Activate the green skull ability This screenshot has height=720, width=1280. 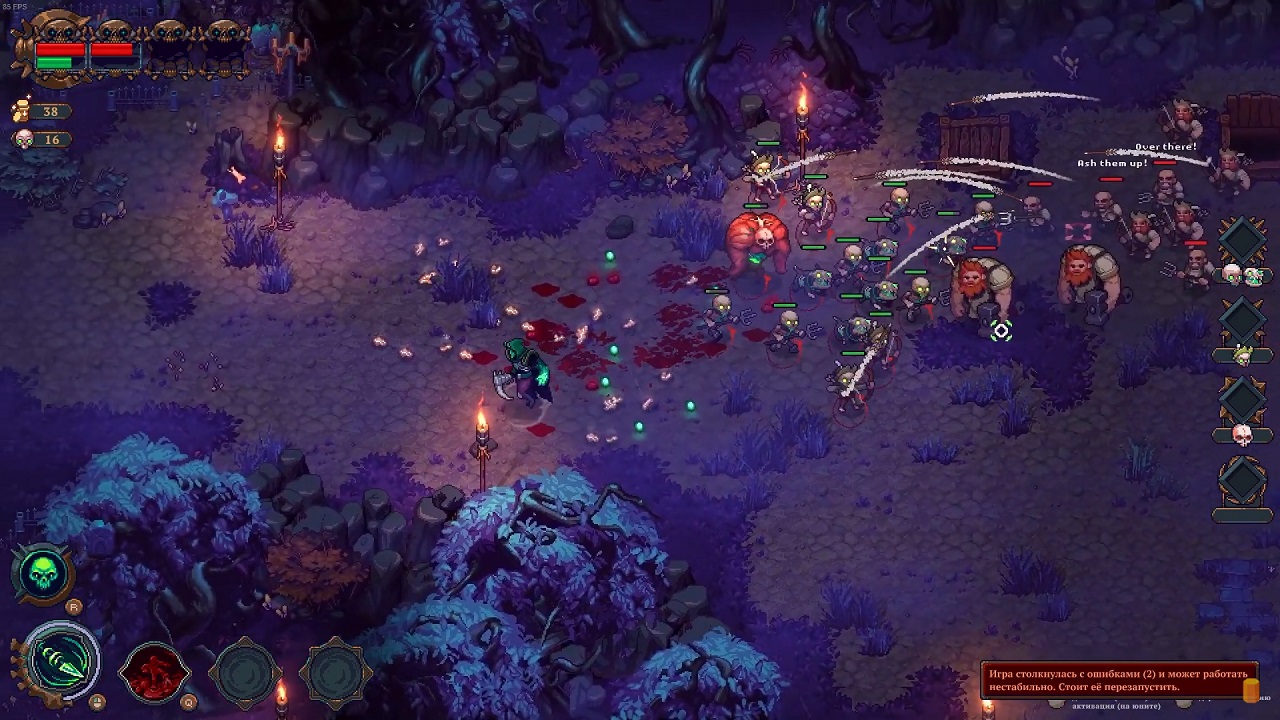click(x=43, y=575)
